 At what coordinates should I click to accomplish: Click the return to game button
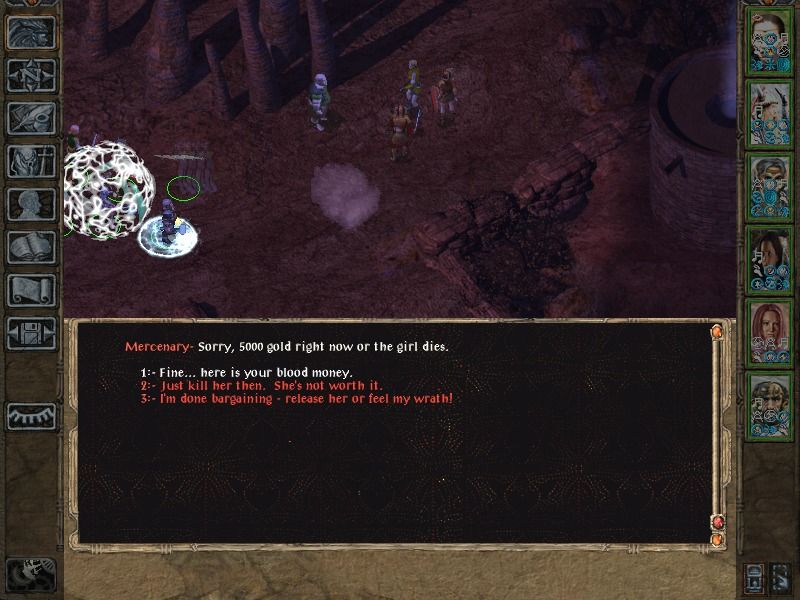[x=31, y=32]
